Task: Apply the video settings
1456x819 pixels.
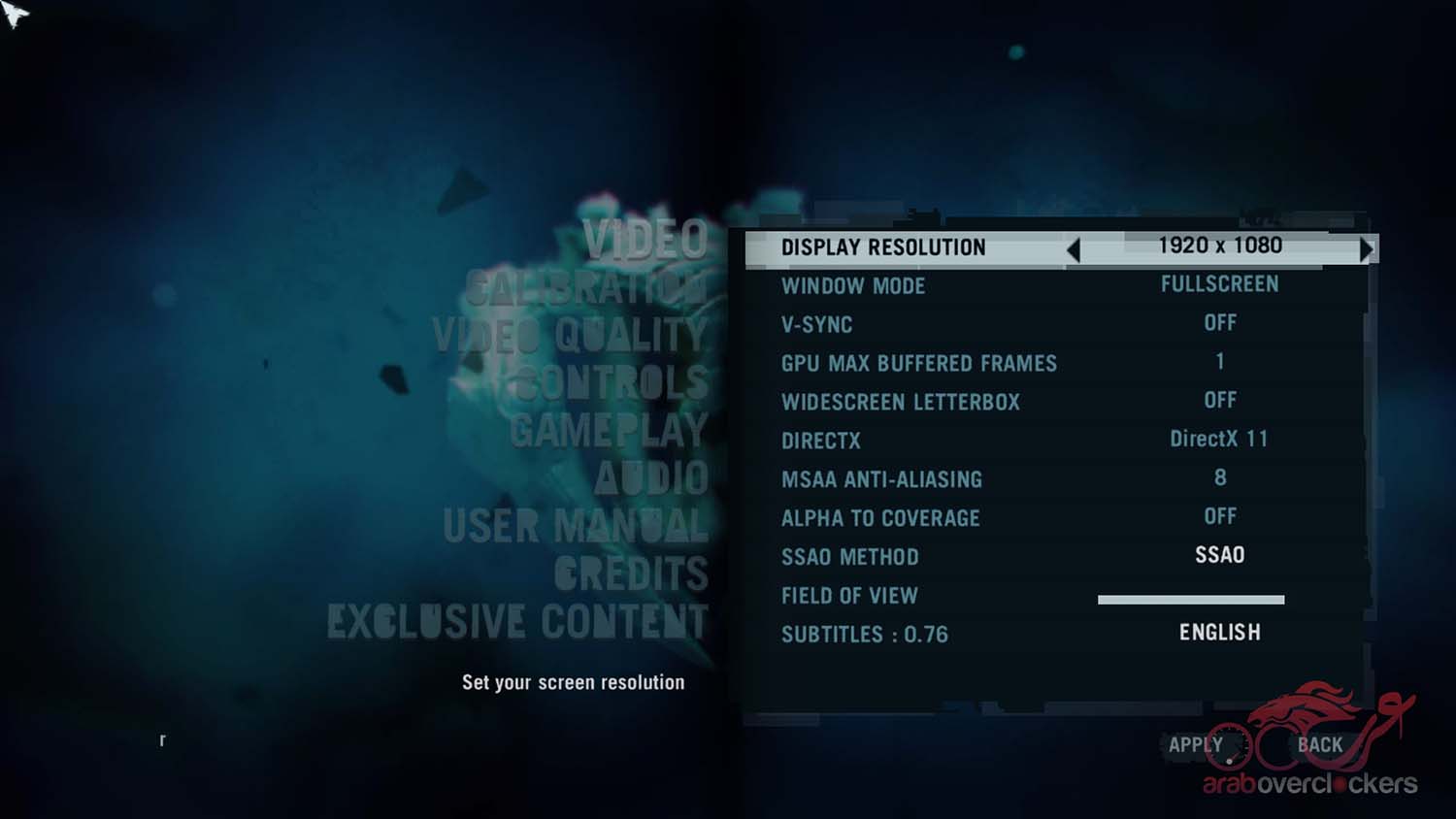Action: pyautogui.click(x=1195, y=745)
